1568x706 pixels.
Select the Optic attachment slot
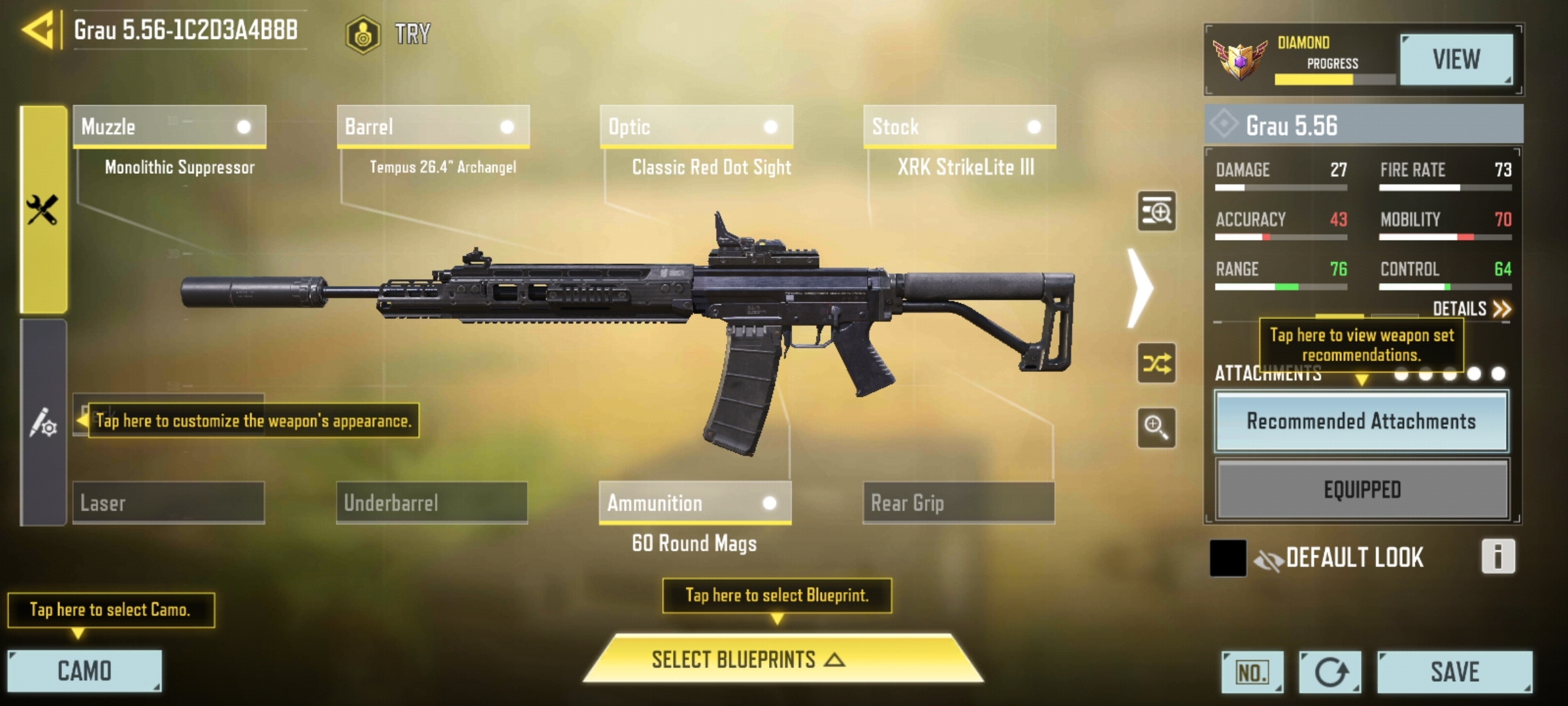[x=696, y=127]
